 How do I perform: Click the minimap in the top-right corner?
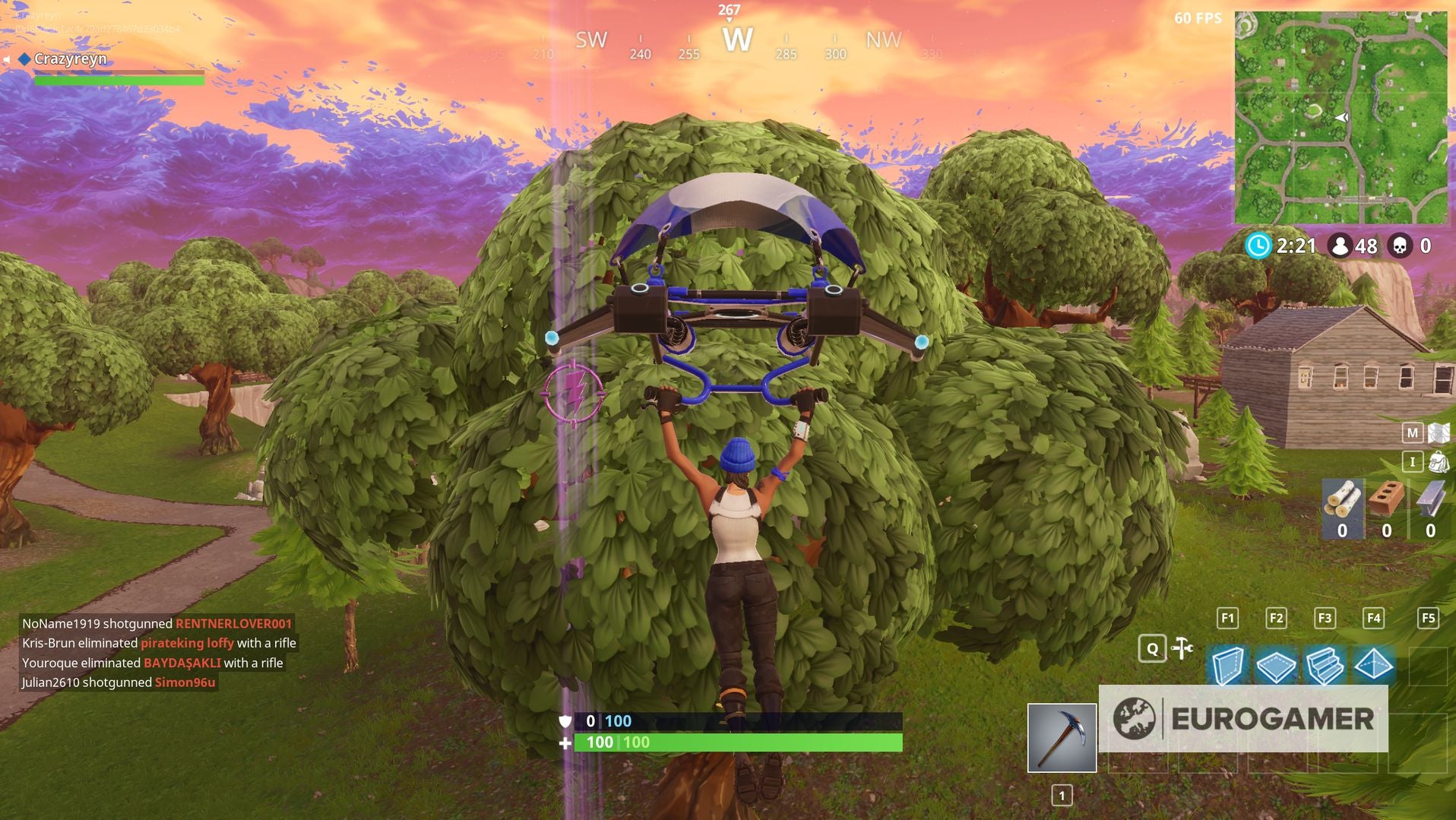(x=1343, y=116)
